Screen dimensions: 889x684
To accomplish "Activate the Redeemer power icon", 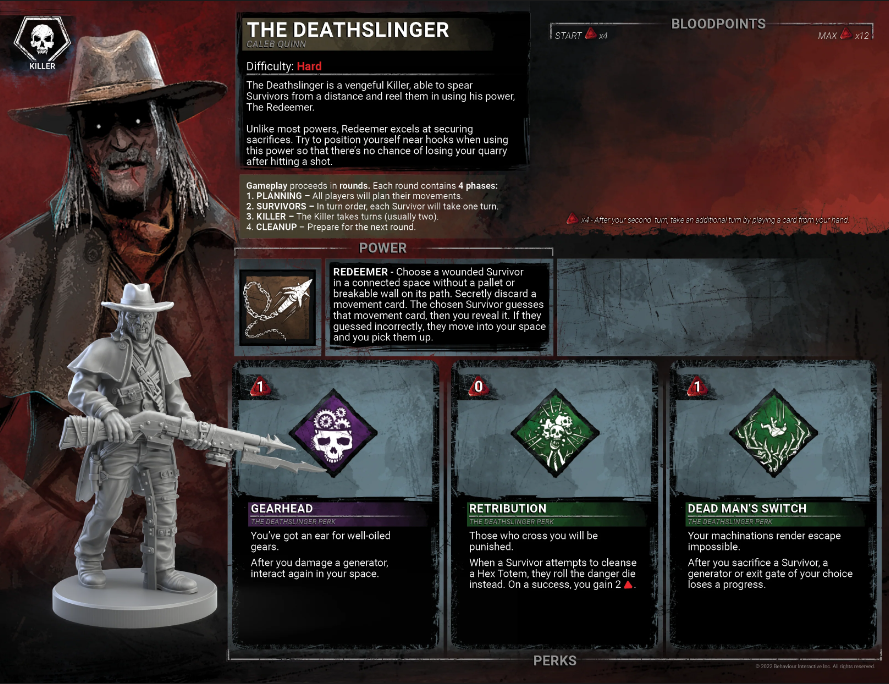I will (x=280, y=308).
